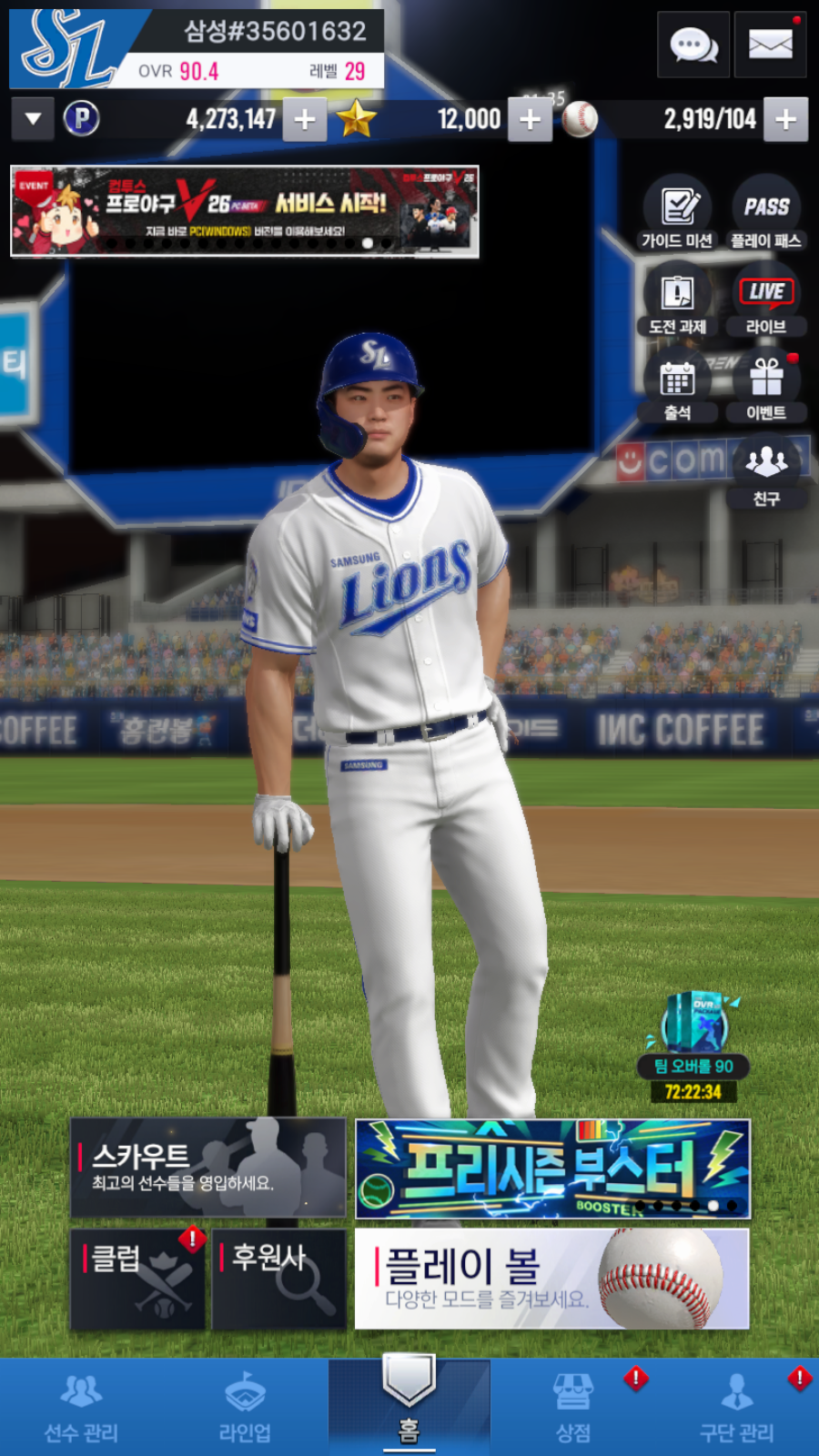The image size is (819, 1456).
Task: Open the 도전 과제 challenges
Action: (x=677, y=301)
